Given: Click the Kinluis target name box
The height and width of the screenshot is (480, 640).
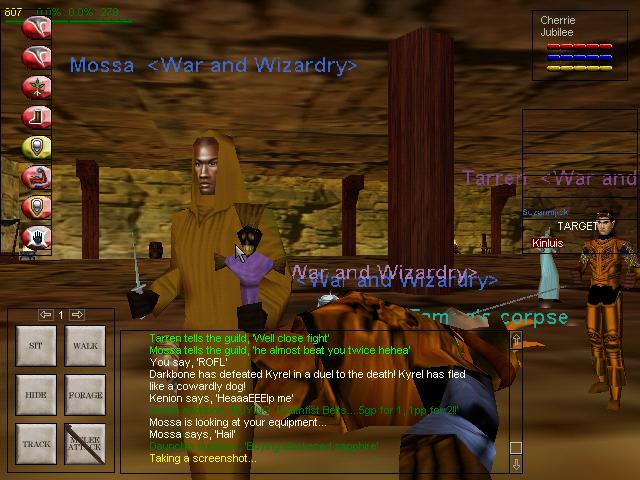Looking at the screenshot, I should click(548, 243).
